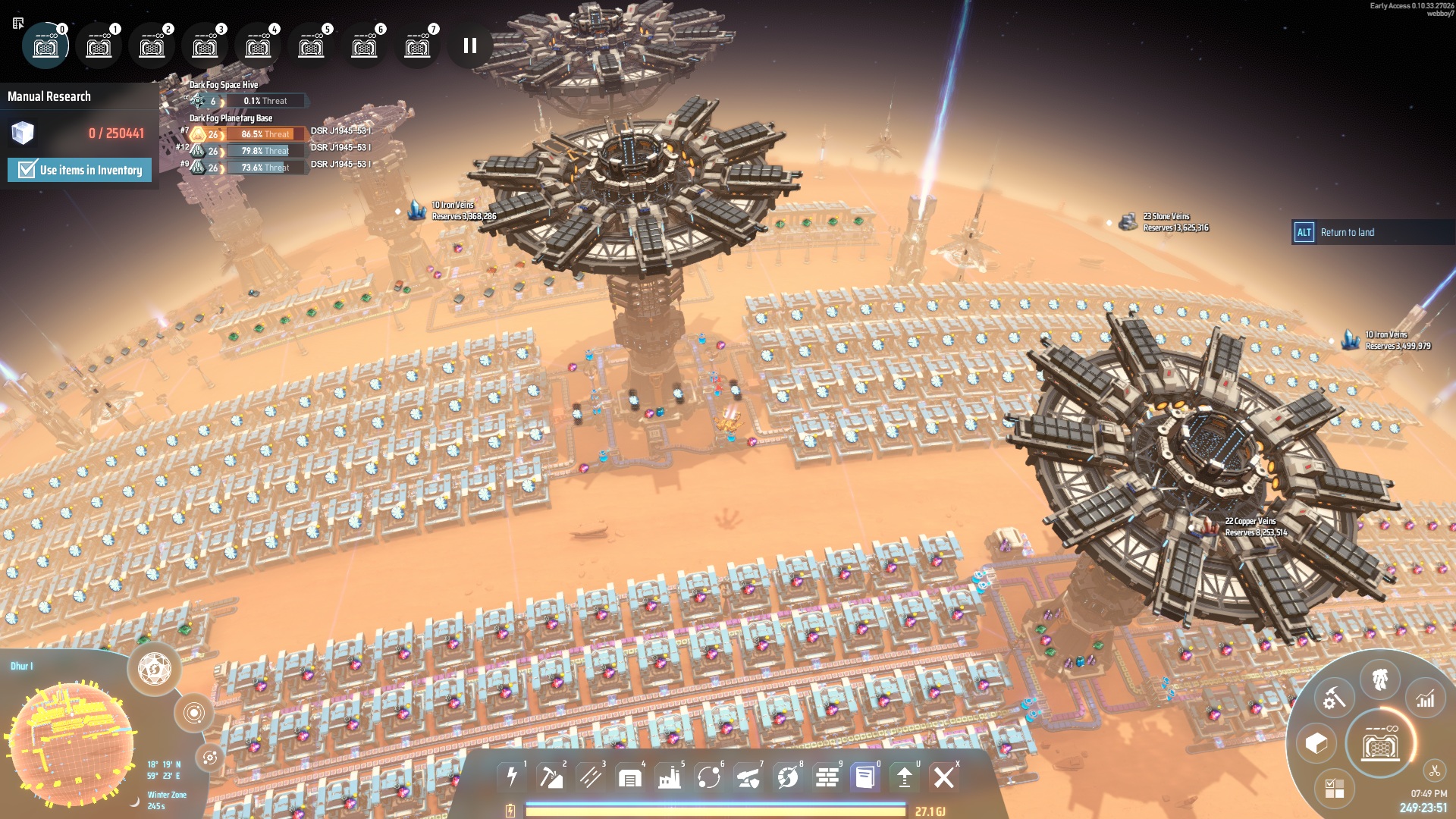
Task: Activate the upgrade arrow tool
Action: (904, 777)
